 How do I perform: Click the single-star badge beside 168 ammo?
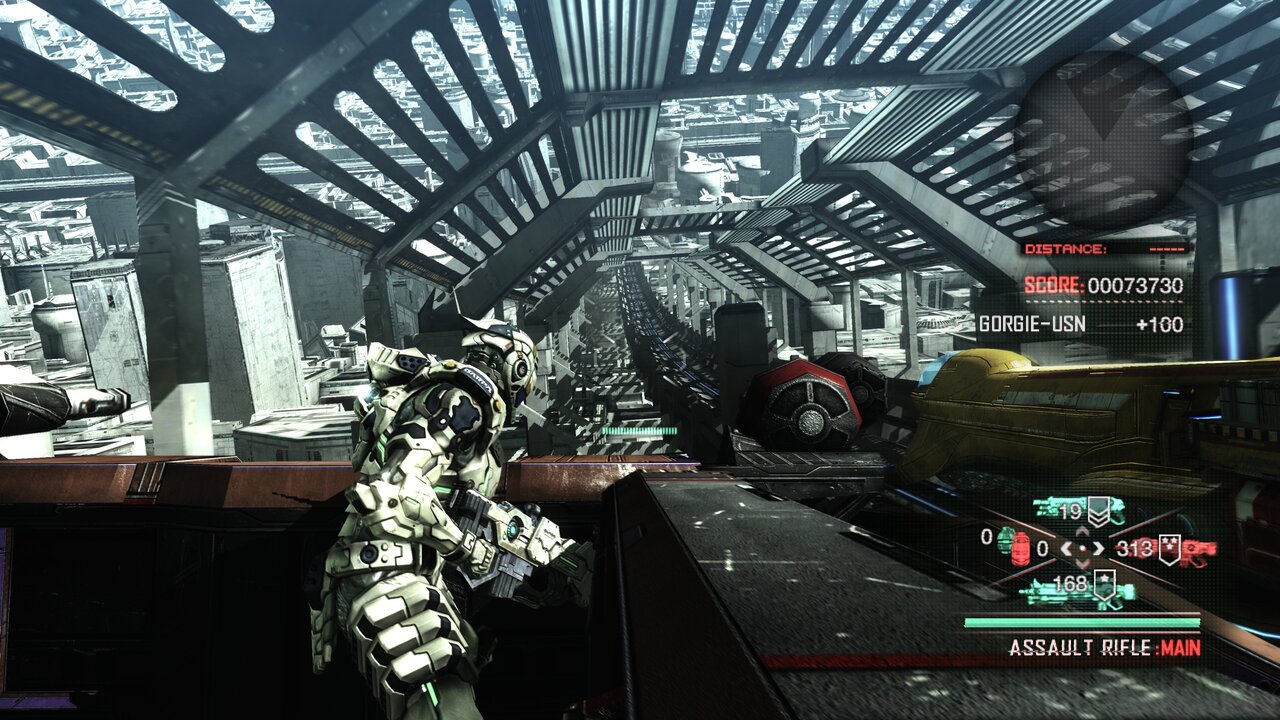pyautogui.click(x=1104, y=584)
